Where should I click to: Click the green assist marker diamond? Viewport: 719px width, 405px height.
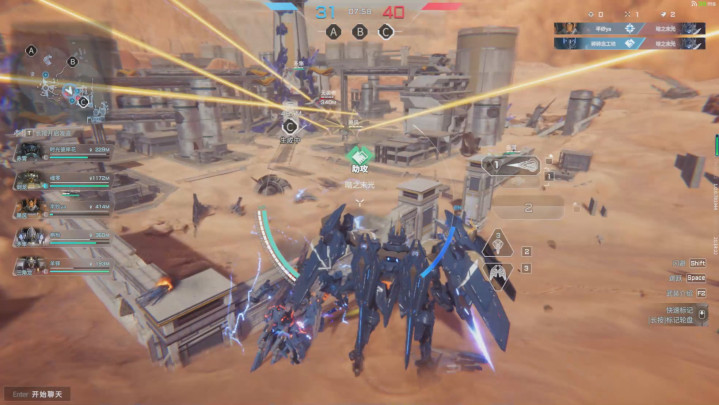pos(361,157)
